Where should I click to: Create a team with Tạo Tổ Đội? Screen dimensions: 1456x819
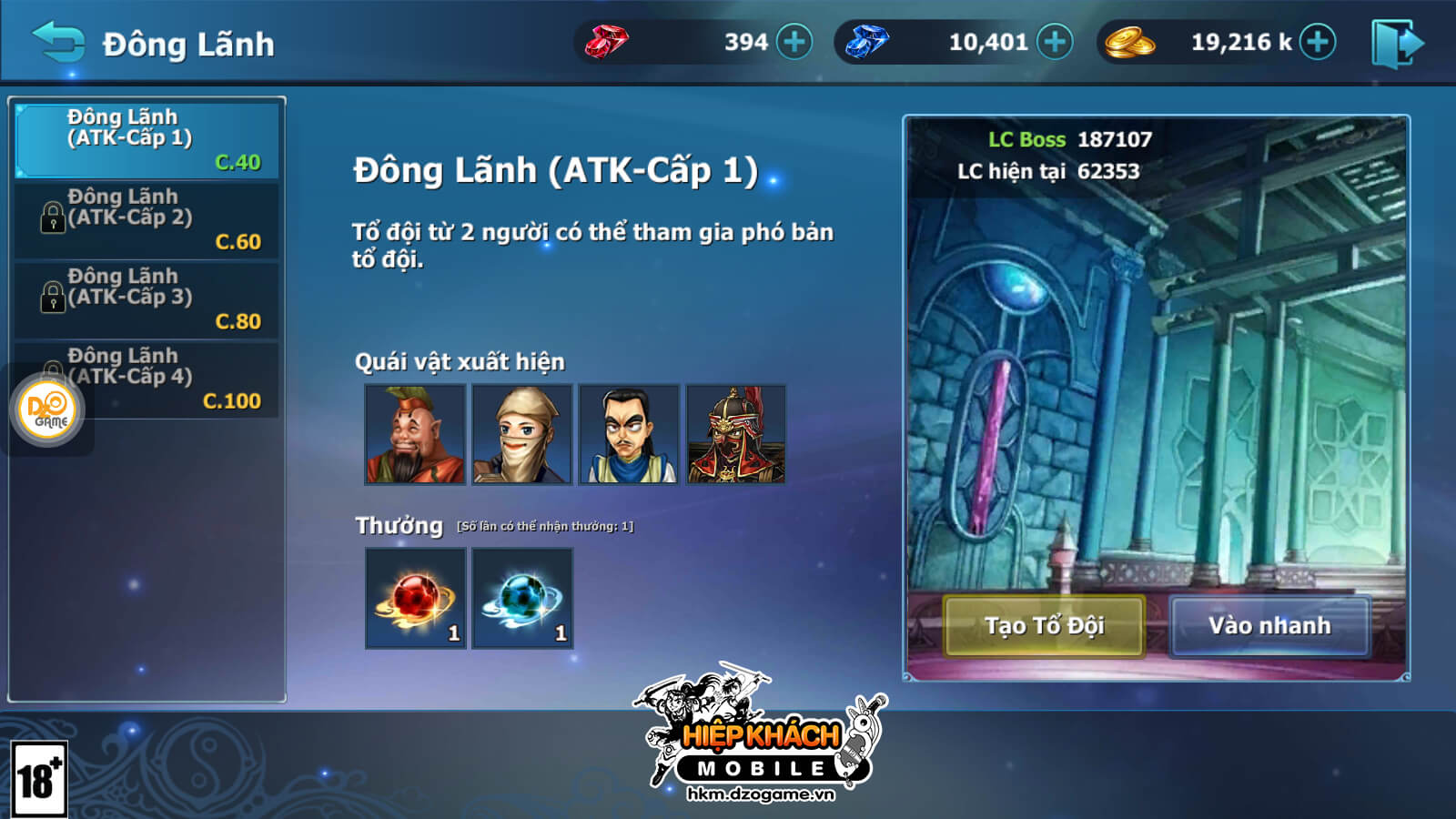pyautogui.click(x=1044, y=626)
